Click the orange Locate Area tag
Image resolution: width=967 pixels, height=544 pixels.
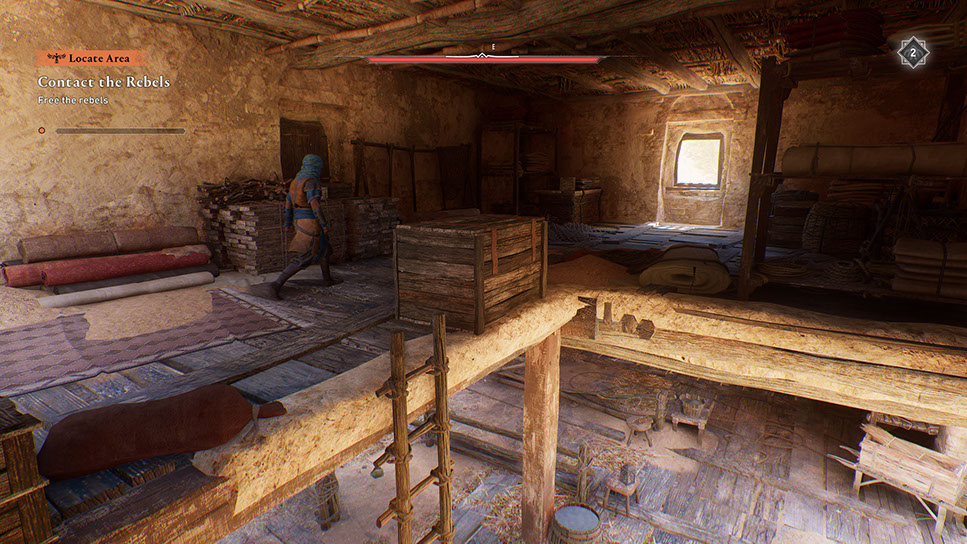(91, 59)
